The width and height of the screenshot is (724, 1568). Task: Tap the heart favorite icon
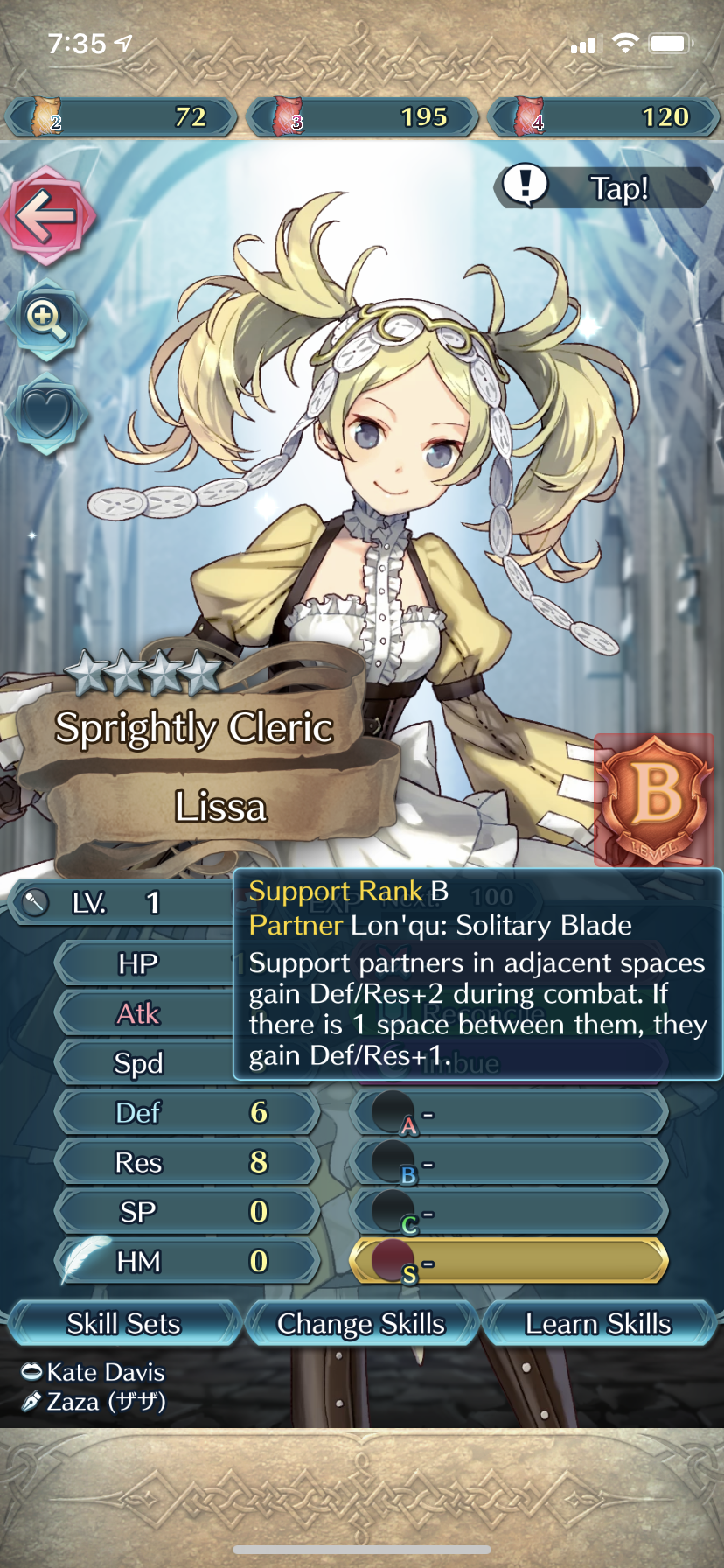(x=45, y=414)
